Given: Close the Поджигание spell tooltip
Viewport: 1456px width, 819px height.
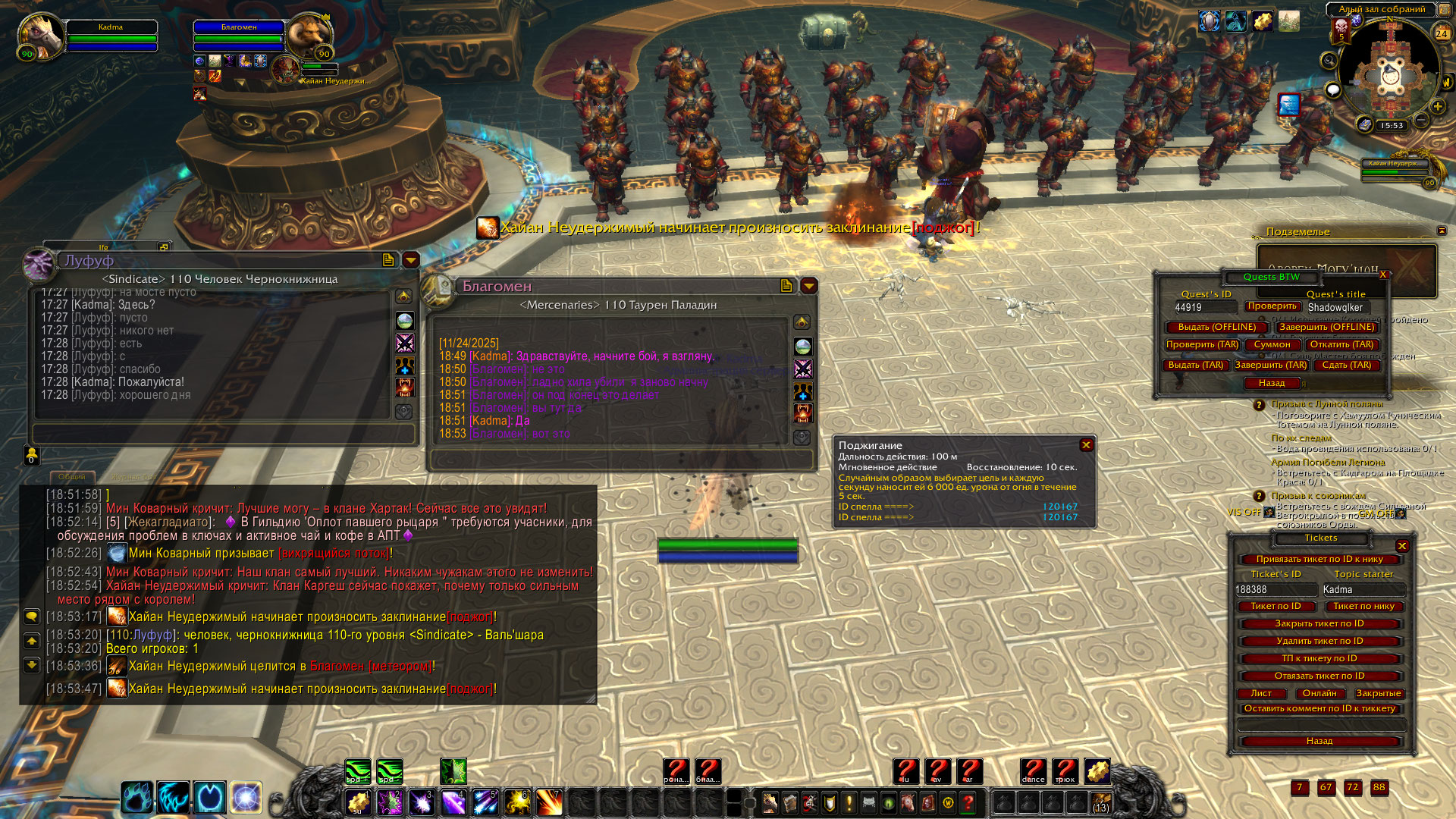Looking at the screenshot, I should coord(1086,445).
